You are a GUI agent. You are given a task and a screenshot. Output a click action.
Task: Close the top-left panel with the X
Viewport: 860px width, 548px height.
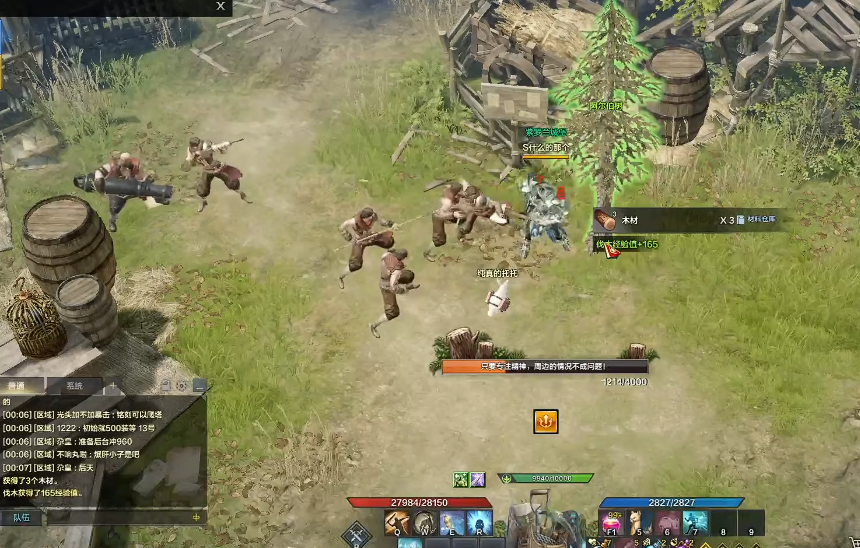click(220, 6)
